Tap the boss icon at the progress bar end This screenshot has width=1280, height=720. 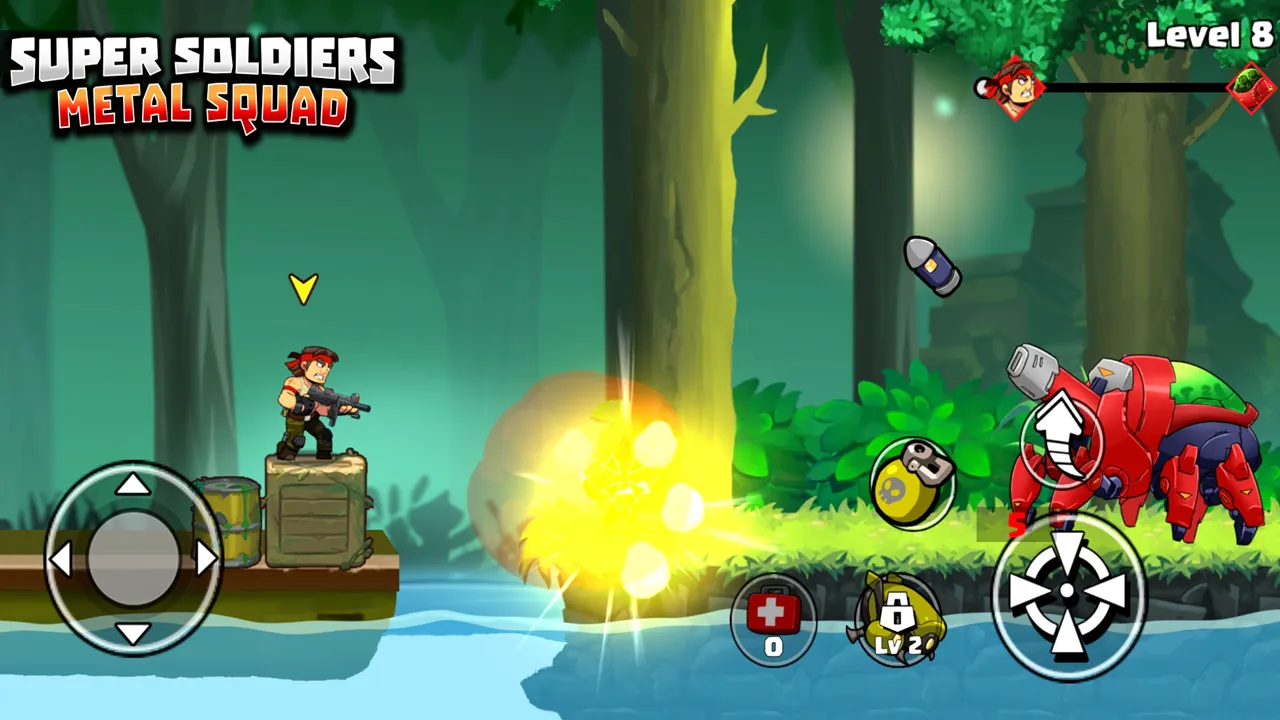[1247, 88]
